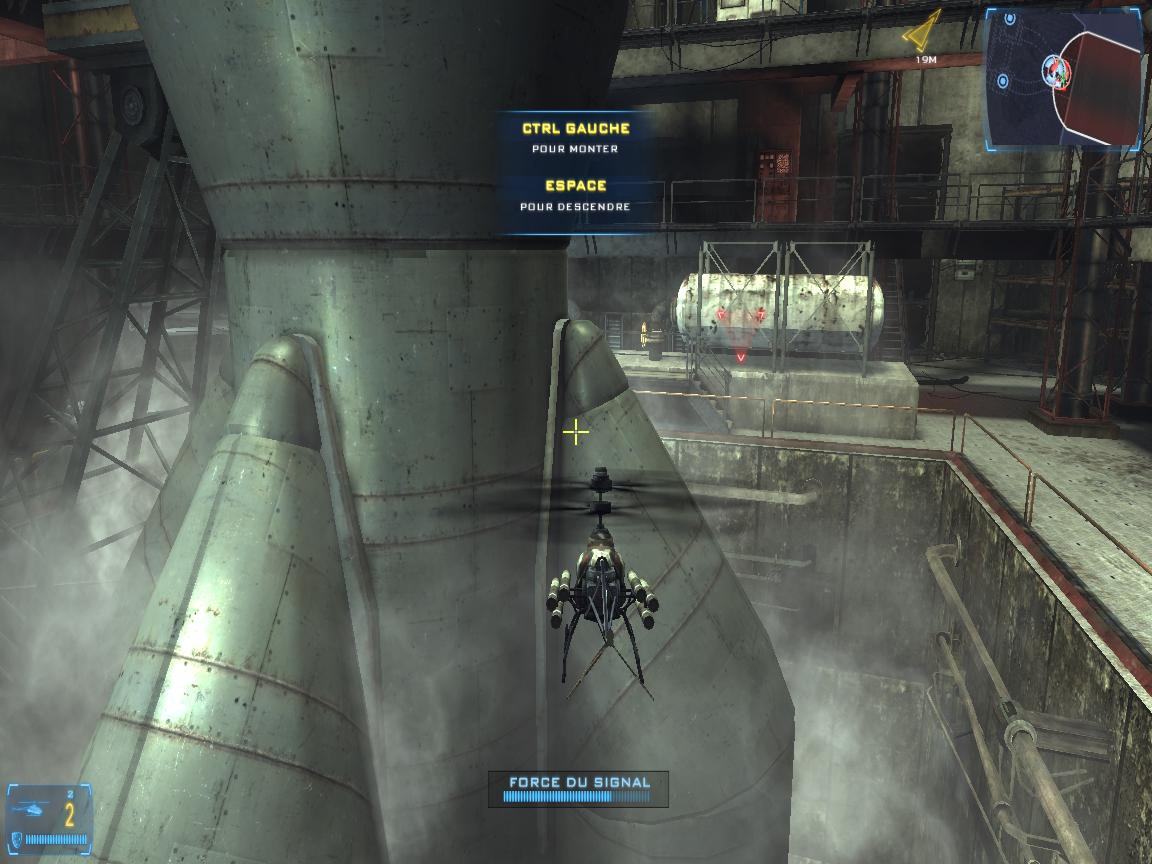Click the helicopter drone gadget icon
This screenshot has width=1152, height=864.
pos(32,811)
